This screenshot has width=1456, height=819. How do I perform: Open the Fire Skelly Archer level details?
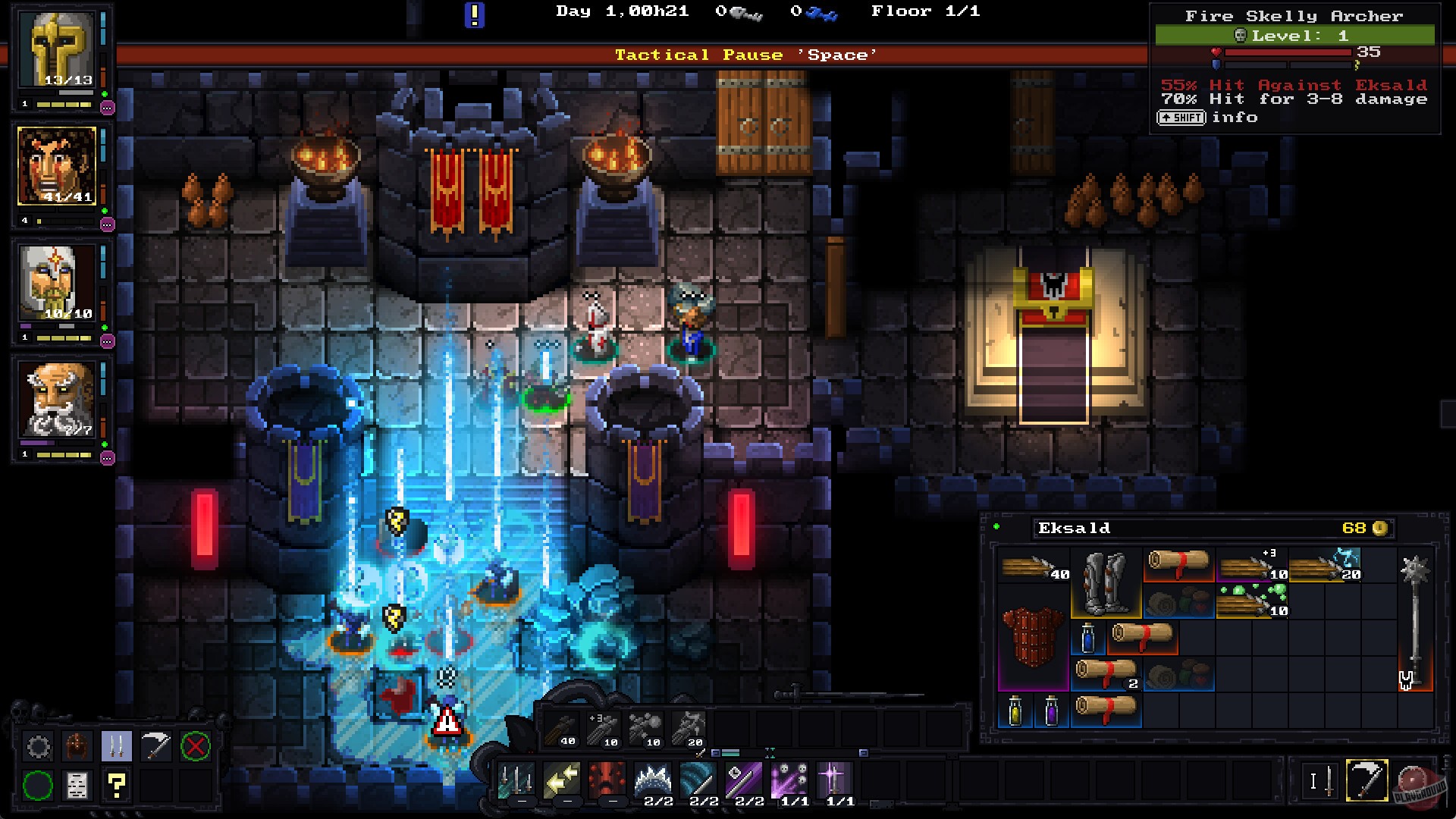pyautogui.click(x=1294, y=34)
